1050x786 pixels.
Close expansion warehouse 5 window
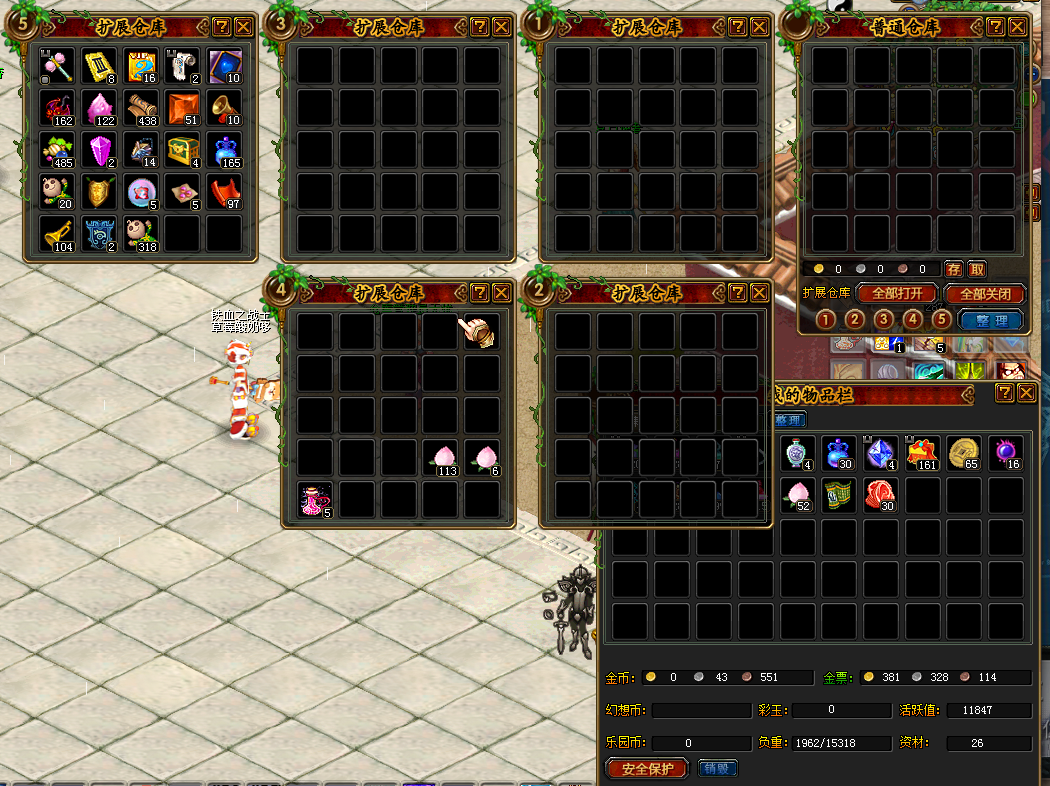(x=243, y=27)
